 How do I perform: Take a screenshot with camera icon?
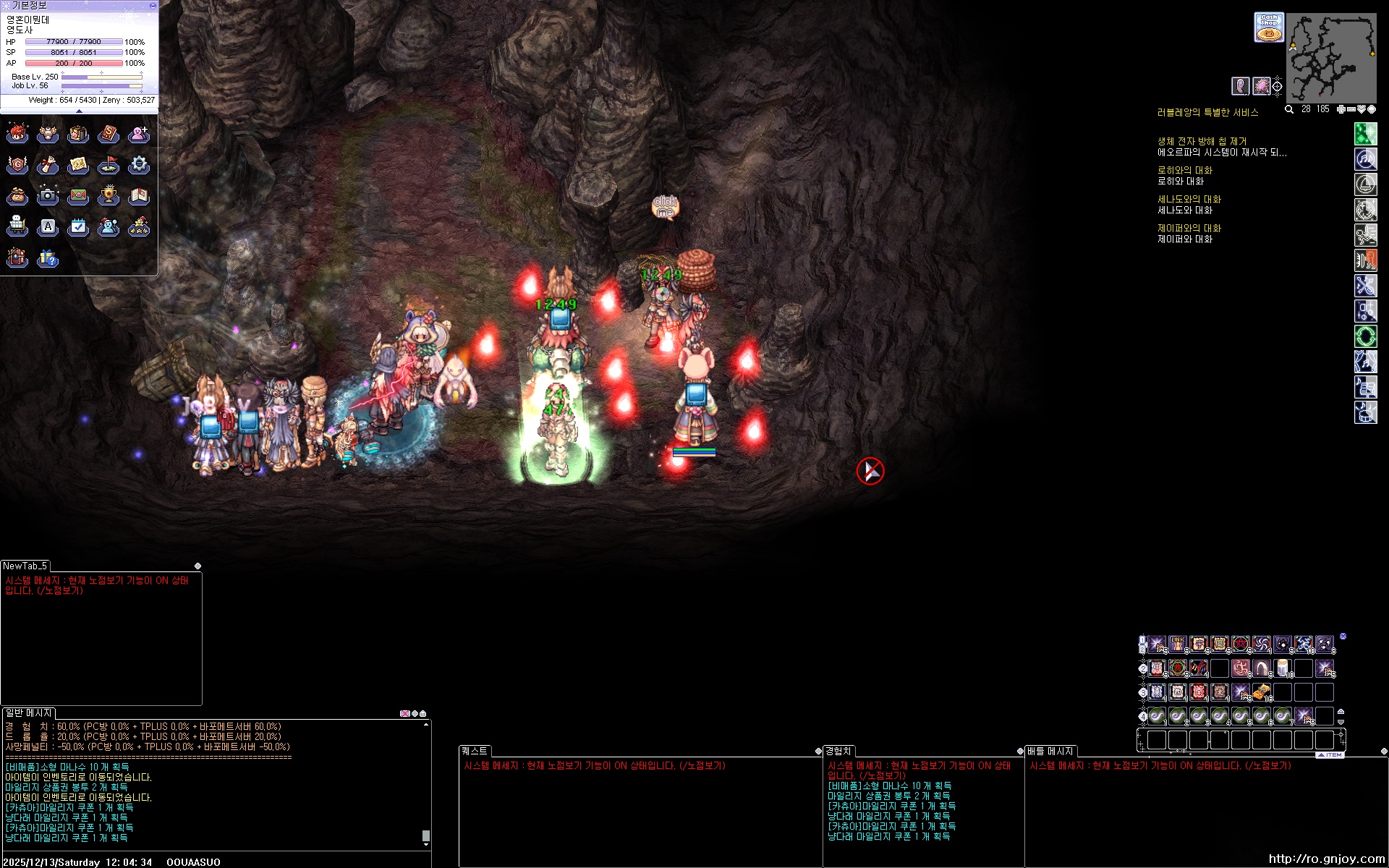tap(48, 195)
